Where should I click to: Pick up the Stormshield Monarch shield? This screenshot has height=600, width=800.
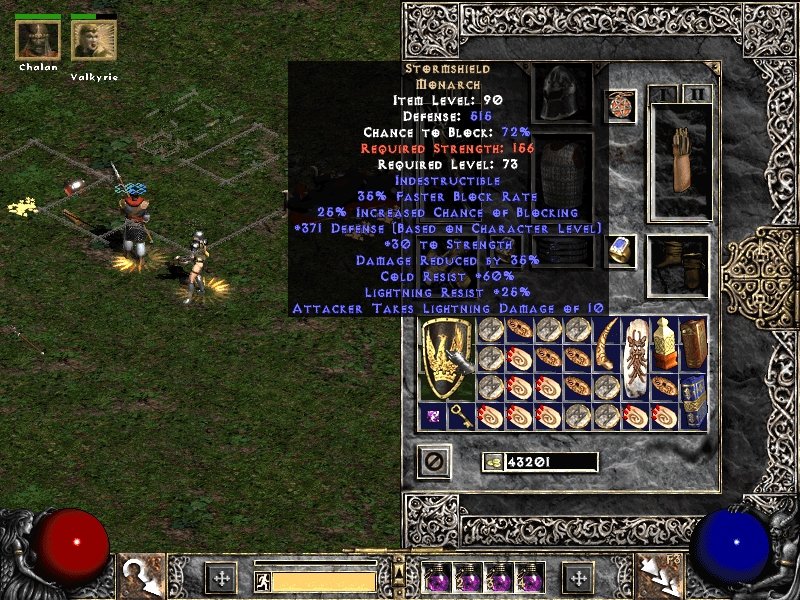click(446, 359)
